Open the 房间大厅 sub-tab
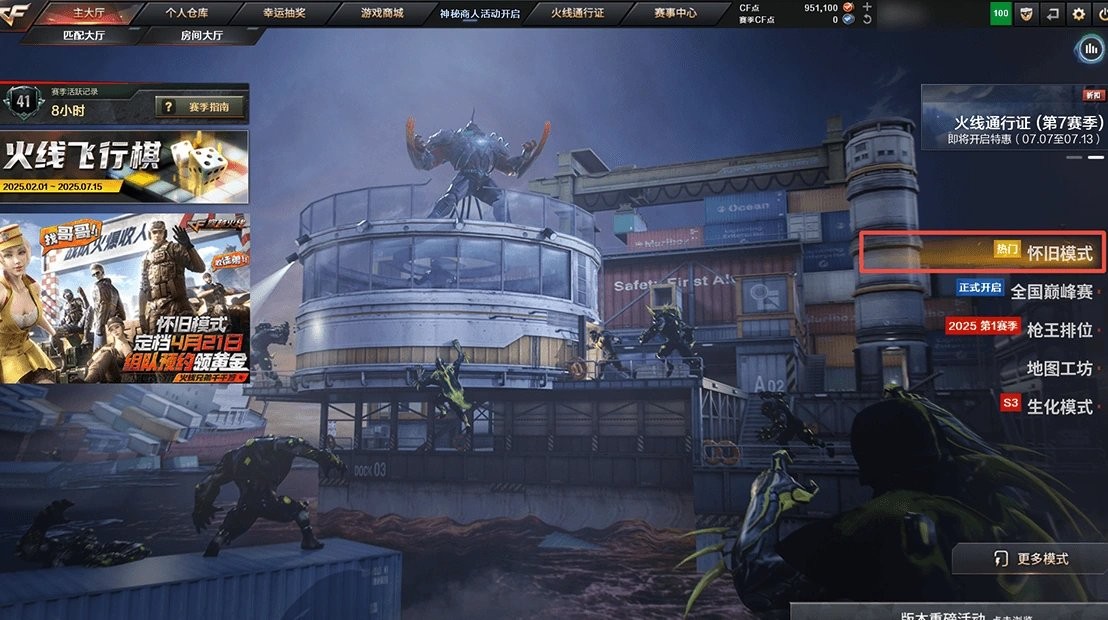The image size is (1108, 620). pos(204,34)
